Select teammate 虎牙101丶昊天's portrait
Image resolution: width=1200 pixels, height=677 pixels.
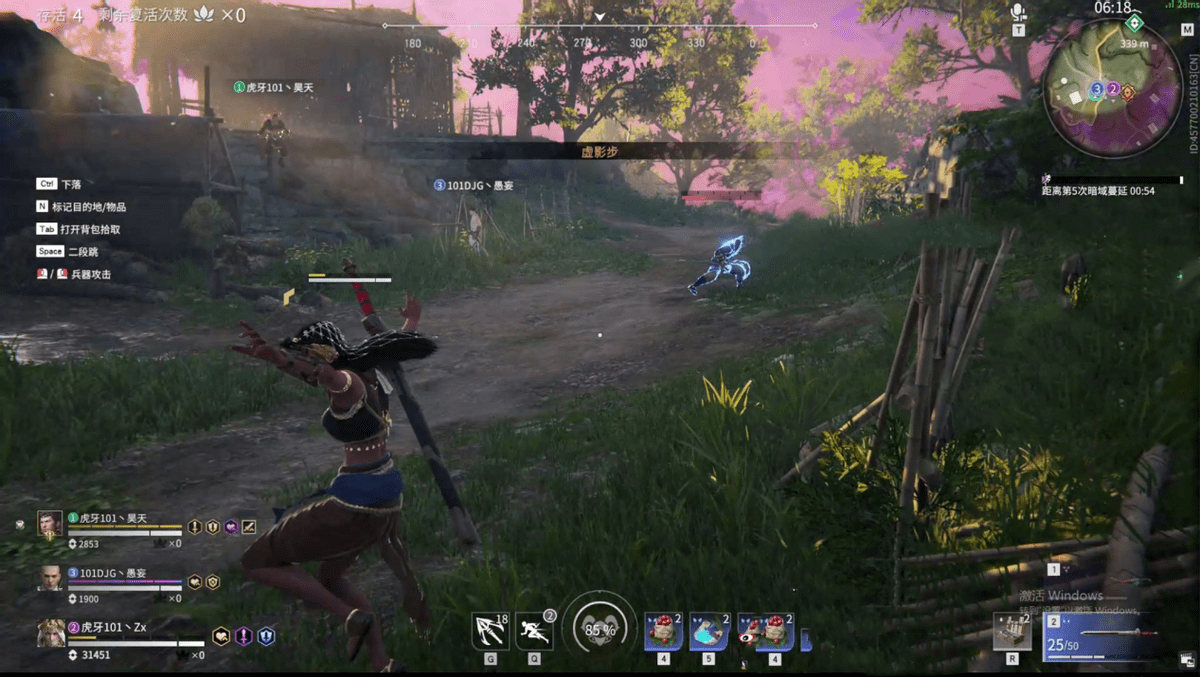point(50,524)
